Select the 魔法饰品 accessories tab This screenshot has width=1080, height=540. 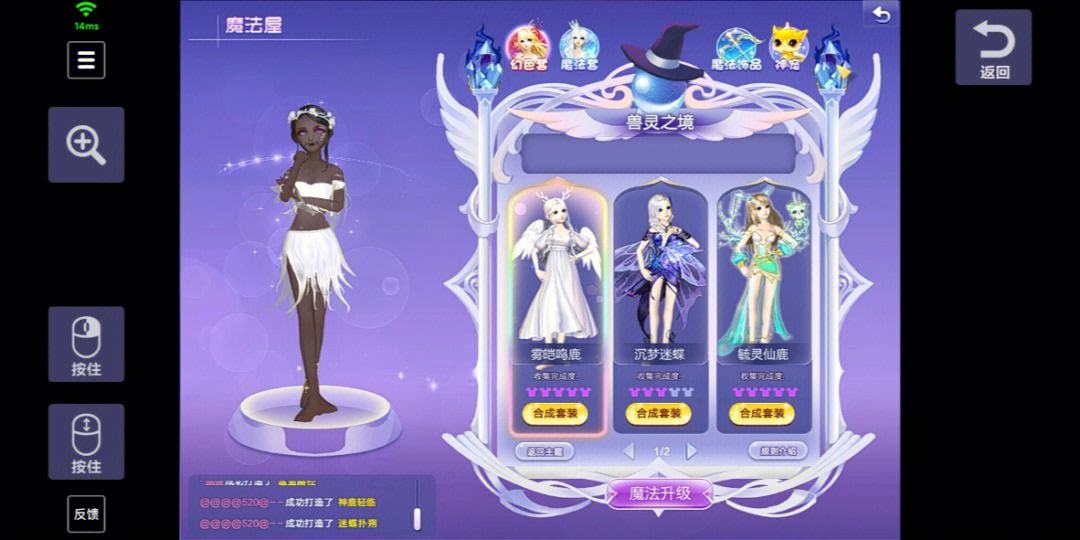point(736,48)
